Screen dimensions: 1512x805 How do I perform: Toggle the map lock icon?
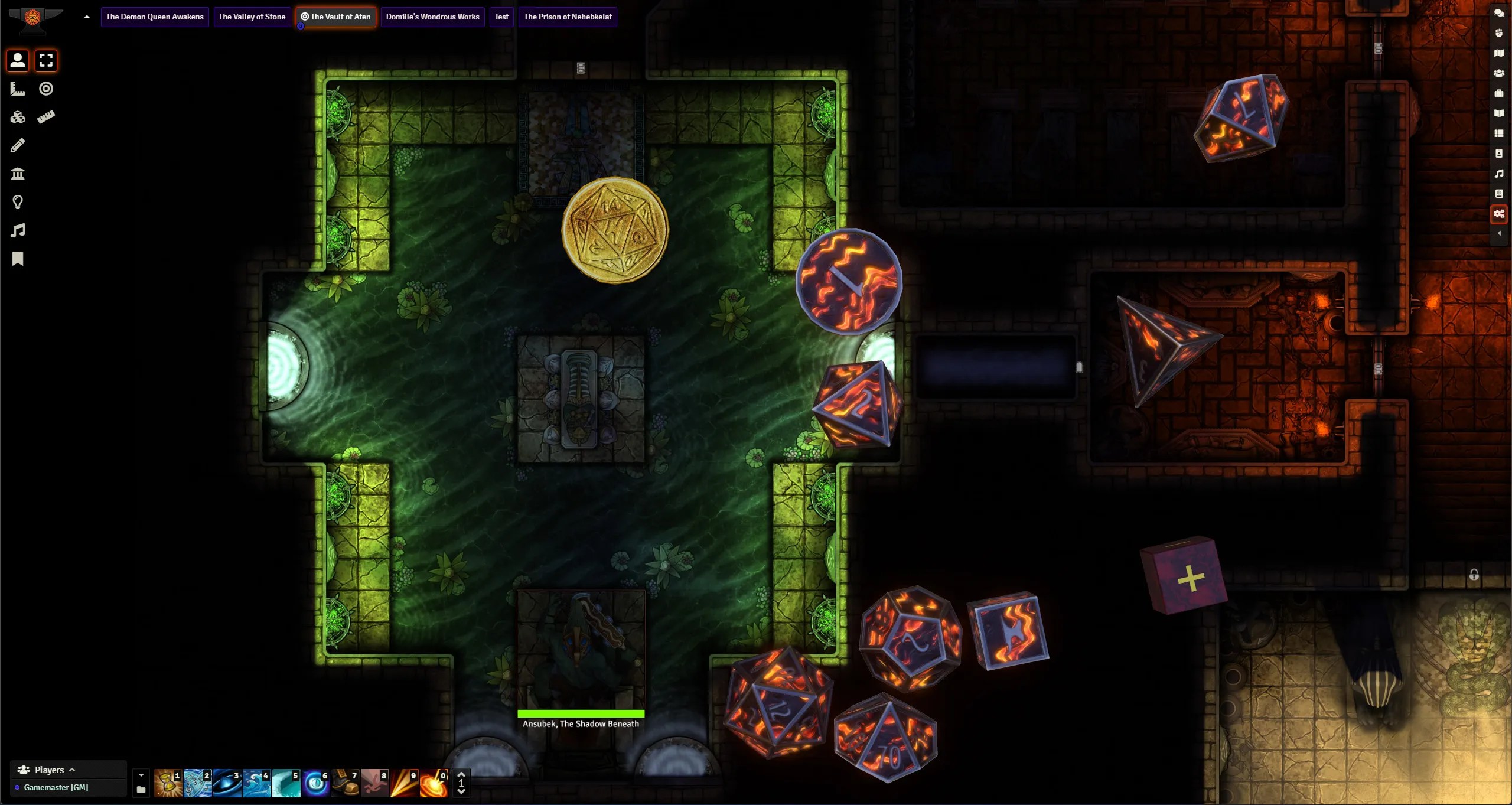[x=1475, y=575]
